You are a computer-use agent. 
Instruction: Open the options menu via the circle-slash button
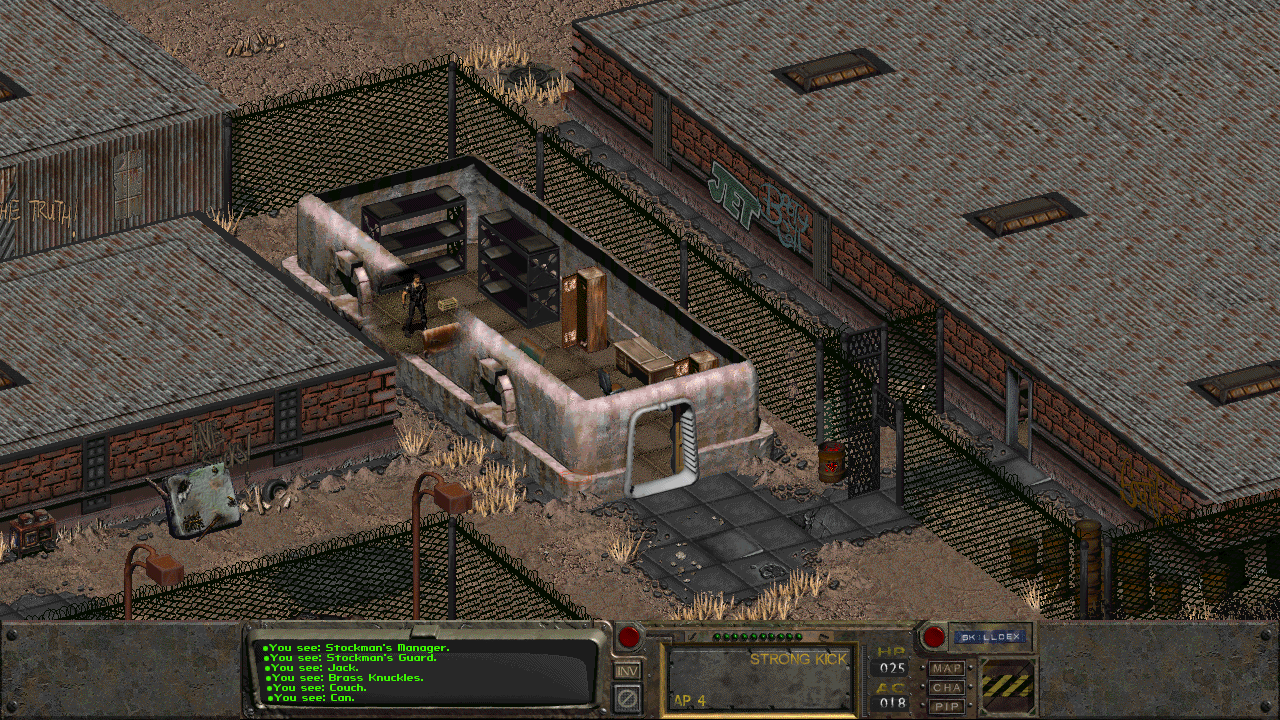pyautogui.click(x=627, y=697)
